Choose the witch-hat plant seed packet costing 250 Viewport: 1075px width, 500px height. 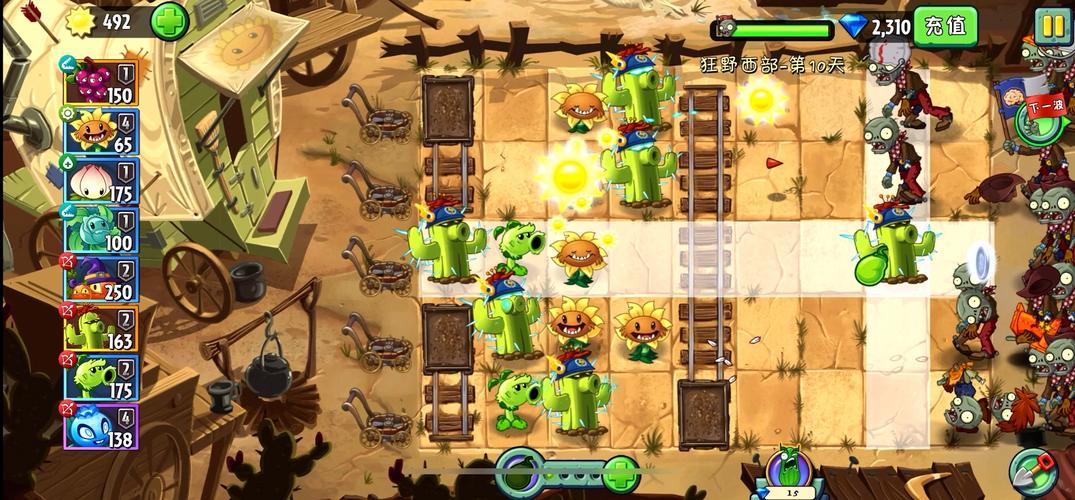(102, 279)
